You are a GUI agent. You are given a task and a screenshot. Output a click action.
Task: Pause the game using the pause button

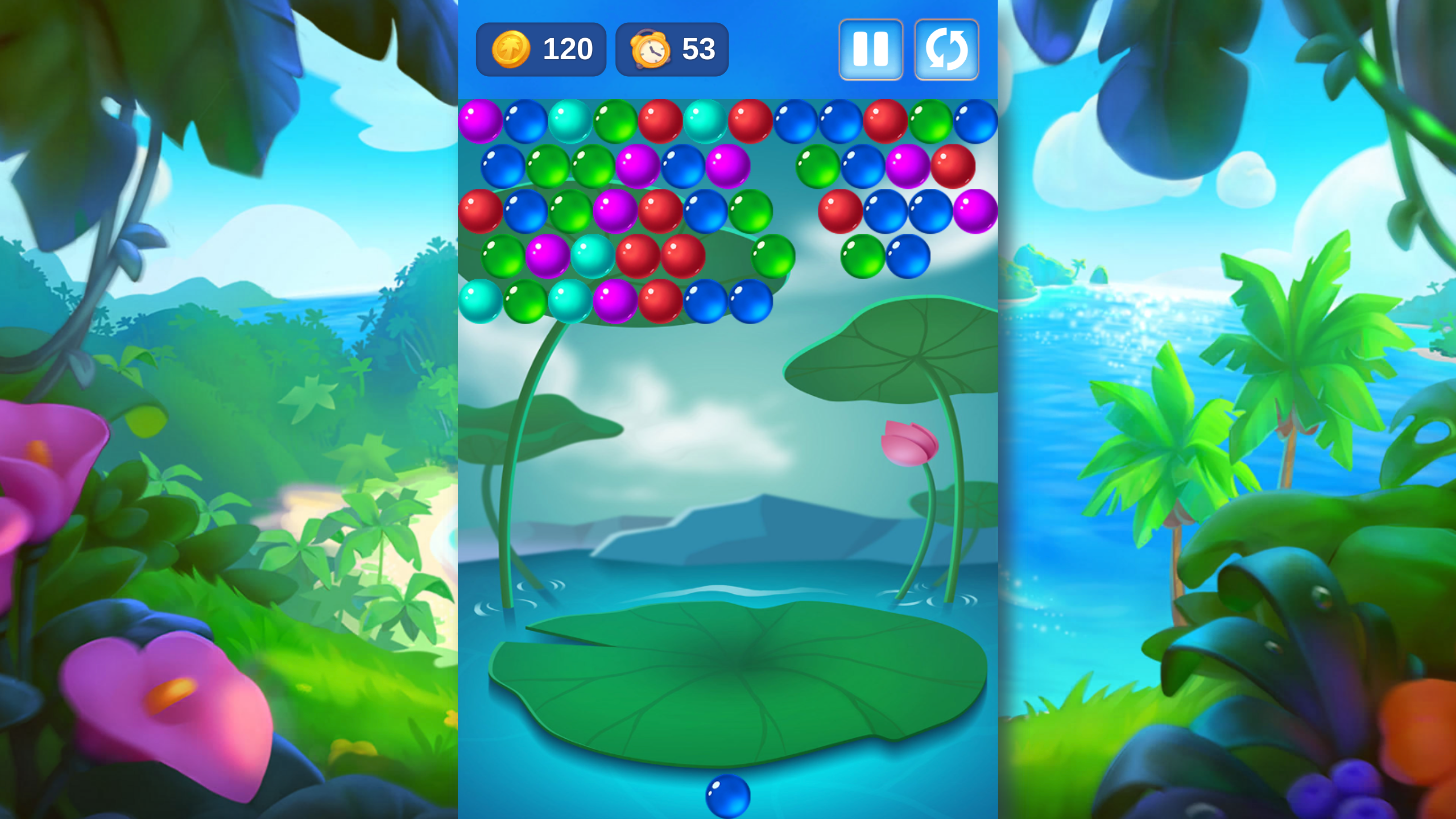871,49
